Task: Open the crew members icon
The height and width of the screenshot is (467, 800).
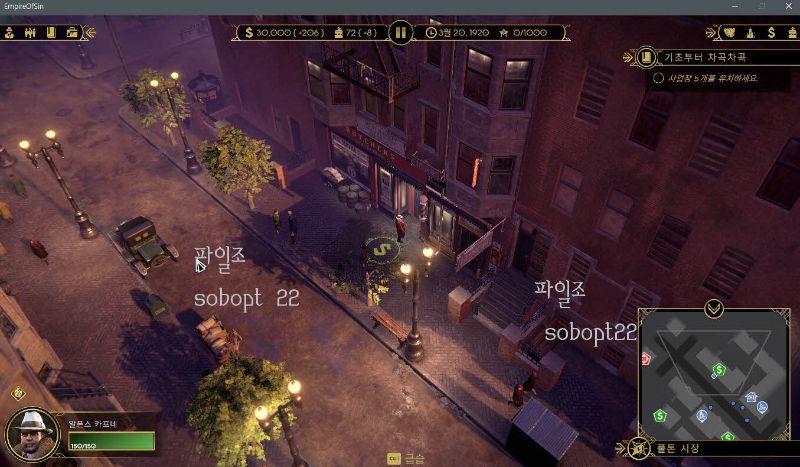Action: tap(30, 32)
